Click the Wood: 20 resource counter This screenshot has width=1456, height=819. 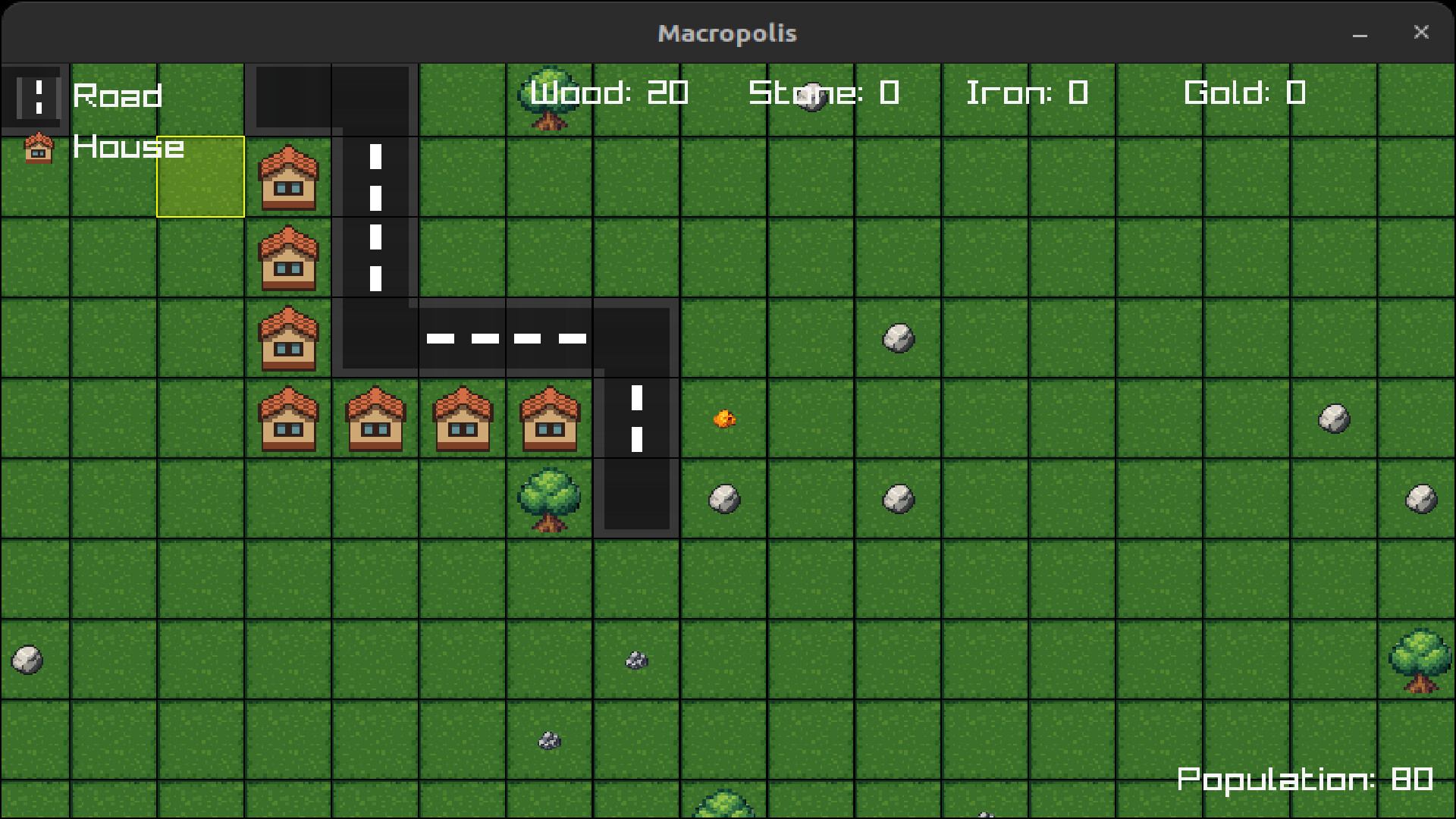pyautogui.click(x=609, y=93)
